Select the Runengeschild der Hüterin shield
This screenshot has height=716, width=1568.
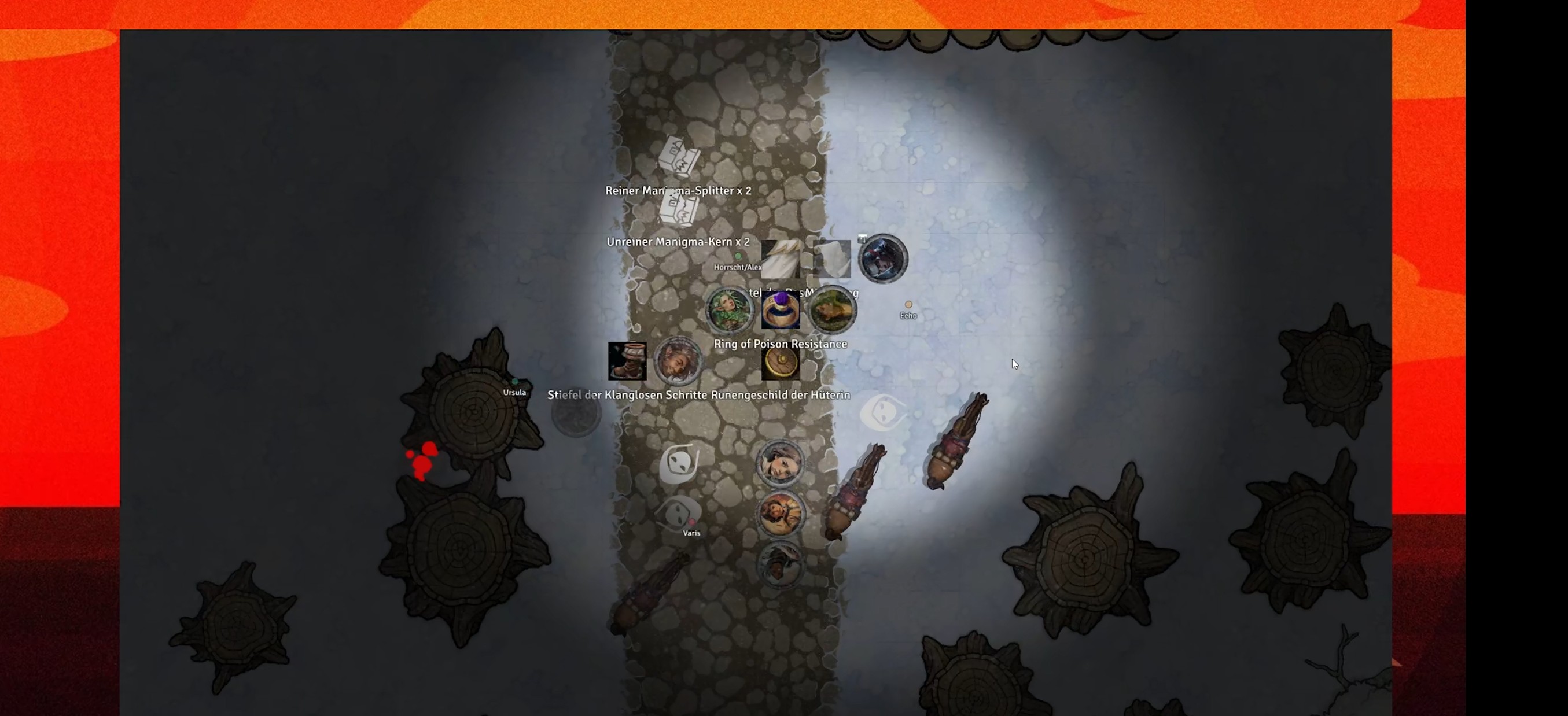coord(781,363)
